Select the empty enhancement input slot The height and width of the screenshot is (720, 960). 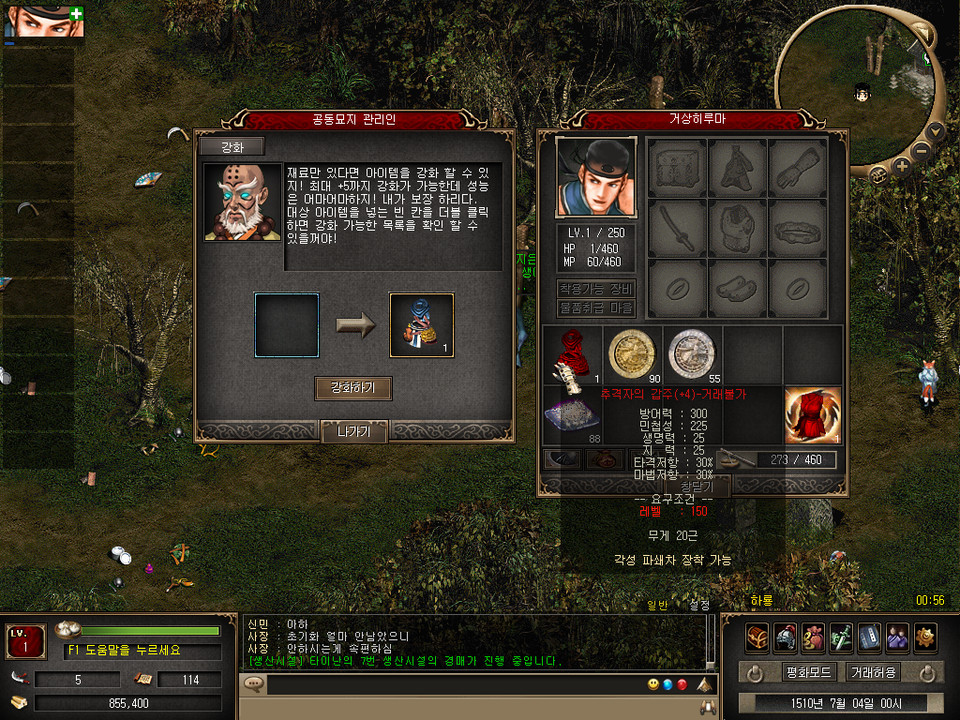pyautogui.click(x=286, y=325)
